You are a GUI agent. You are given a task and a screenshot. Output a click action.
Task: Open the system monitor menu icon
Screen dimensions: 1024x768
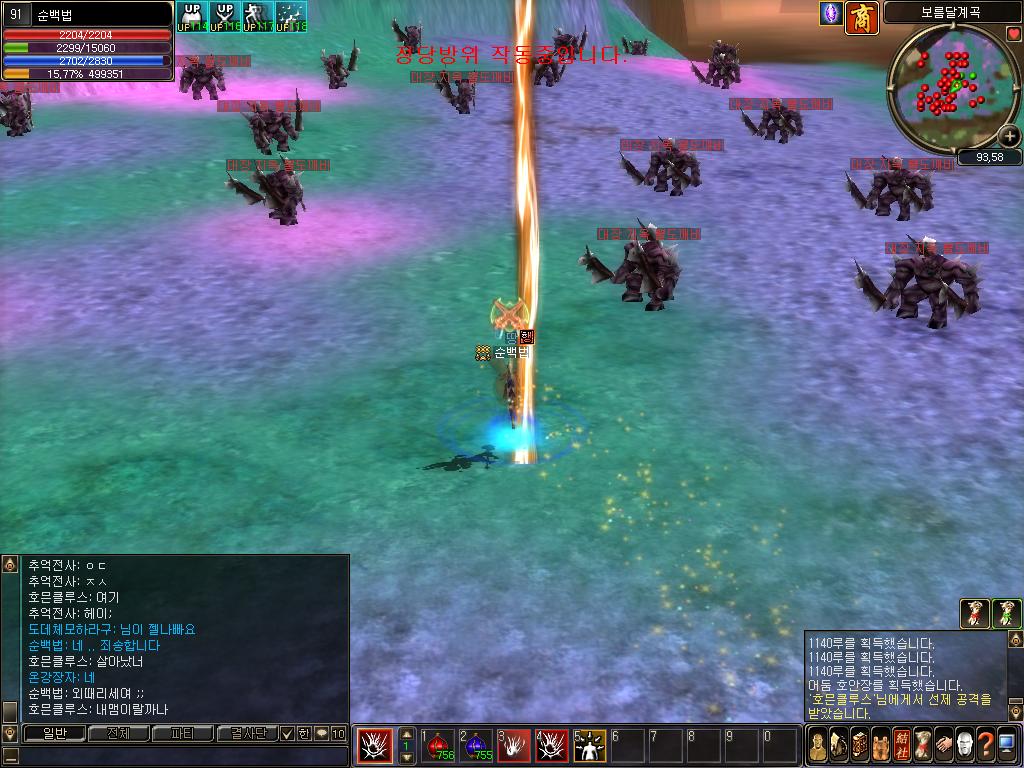click(1007, 745)
